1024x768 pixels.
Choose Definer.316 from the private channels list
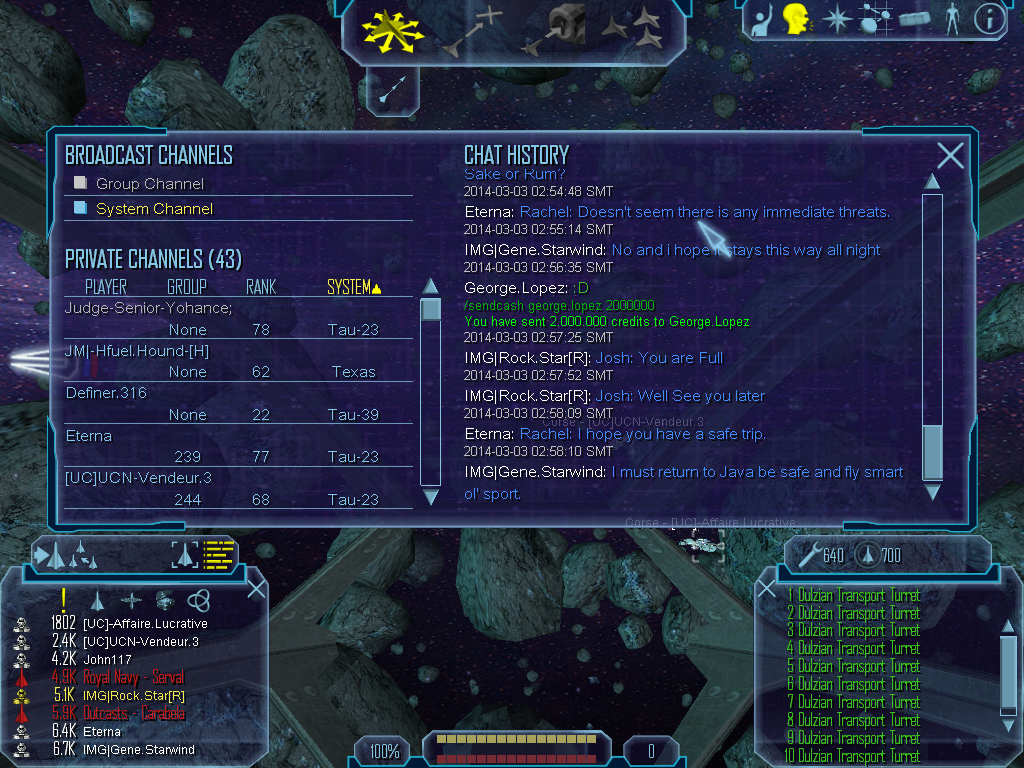tap(106, 393)
